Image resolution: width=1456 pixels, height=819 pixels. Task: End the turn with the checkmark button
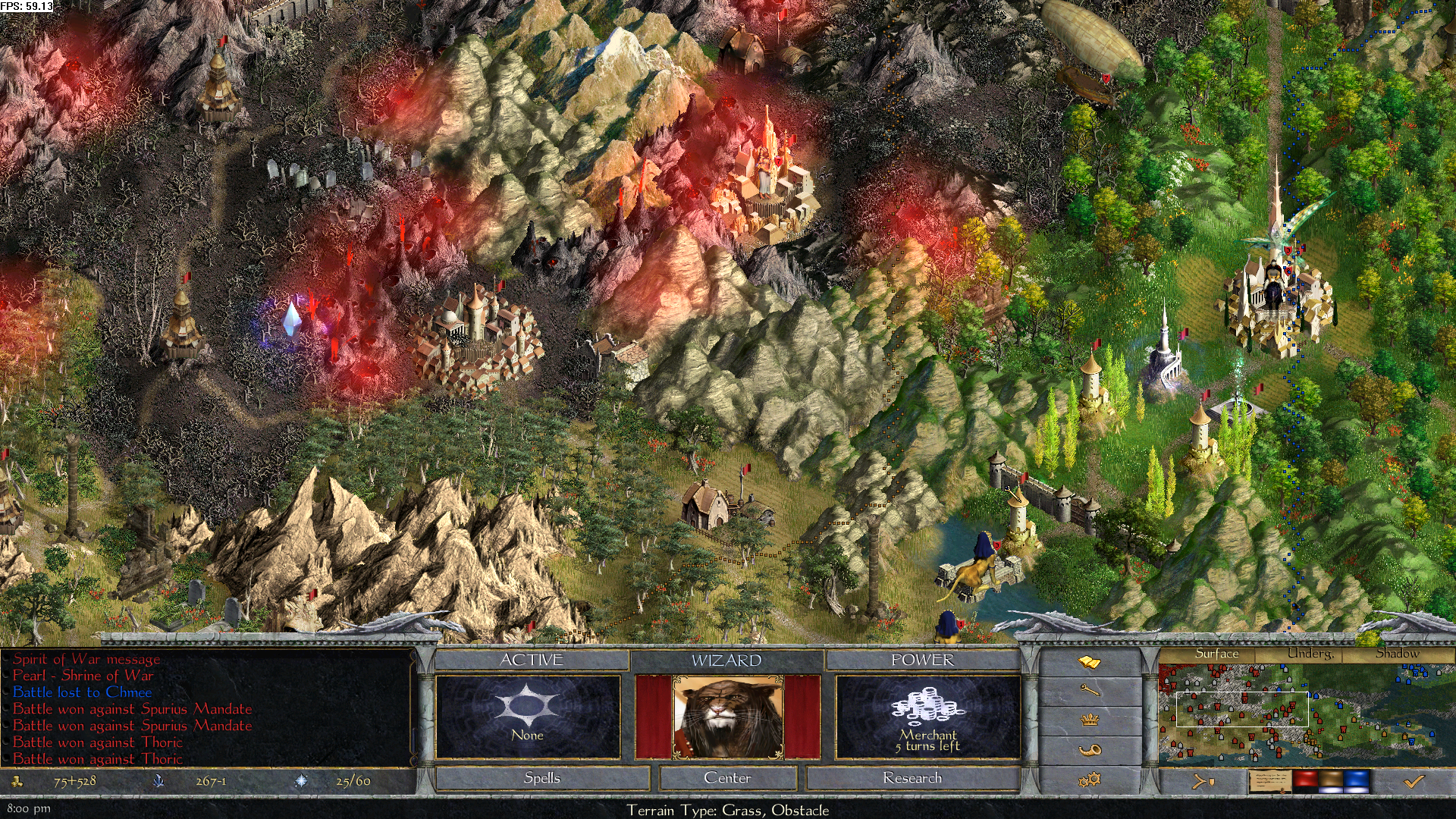click(x=1414, y=781)
